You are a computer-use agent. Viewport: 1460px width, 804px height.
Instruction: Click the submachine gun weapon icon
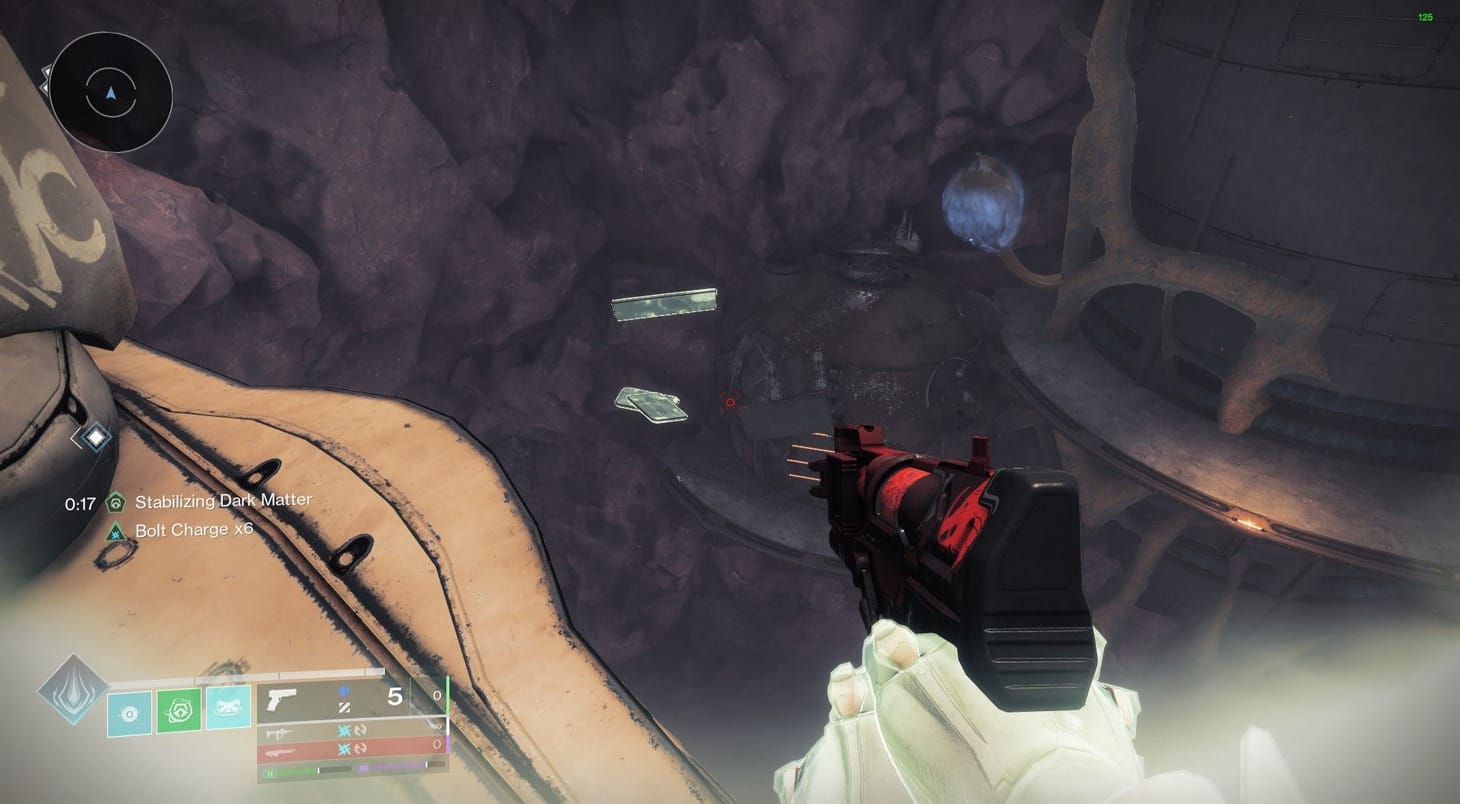[278, 733]
